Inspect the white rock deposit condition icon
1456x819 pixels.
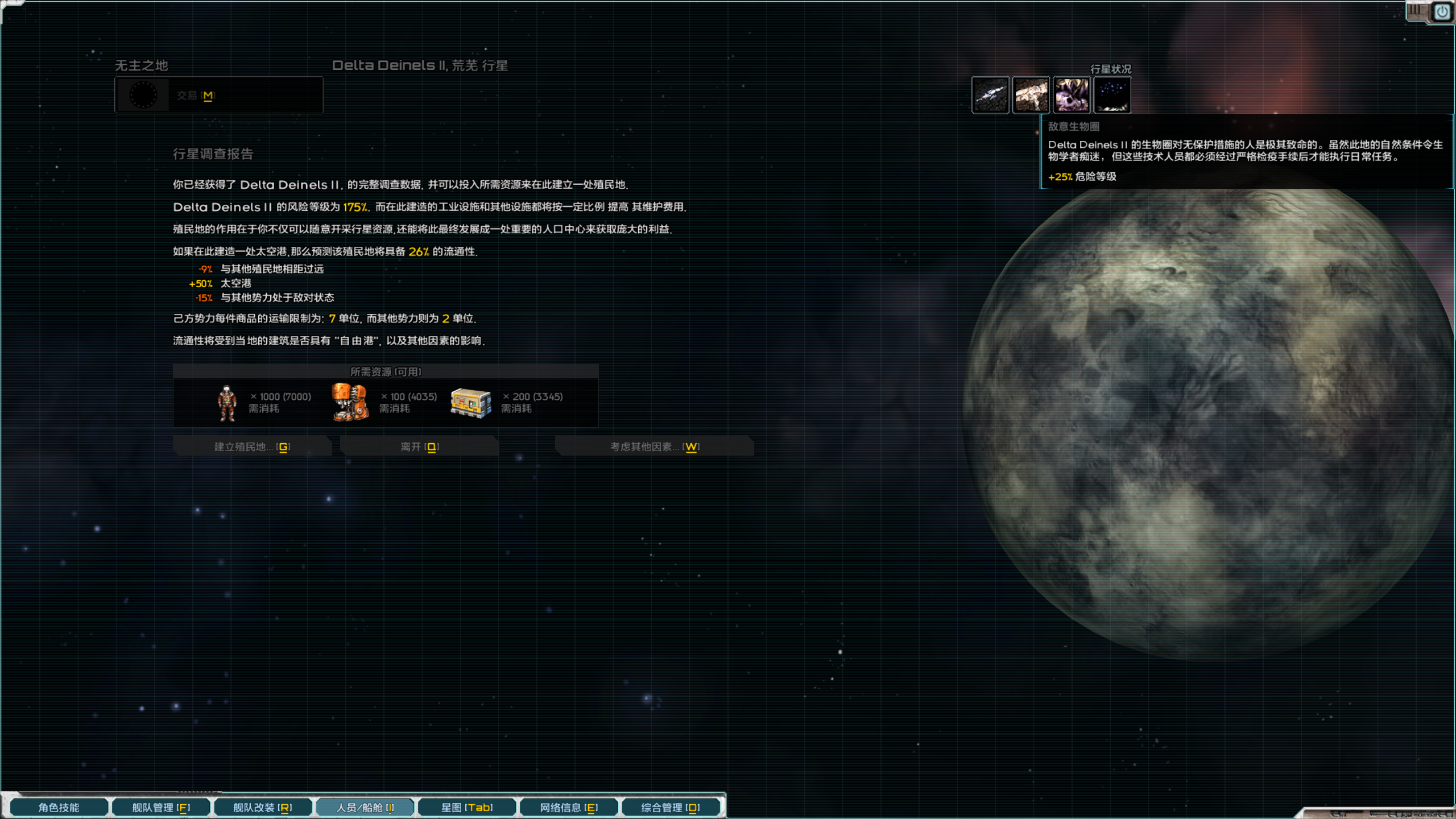[1031, 95]
